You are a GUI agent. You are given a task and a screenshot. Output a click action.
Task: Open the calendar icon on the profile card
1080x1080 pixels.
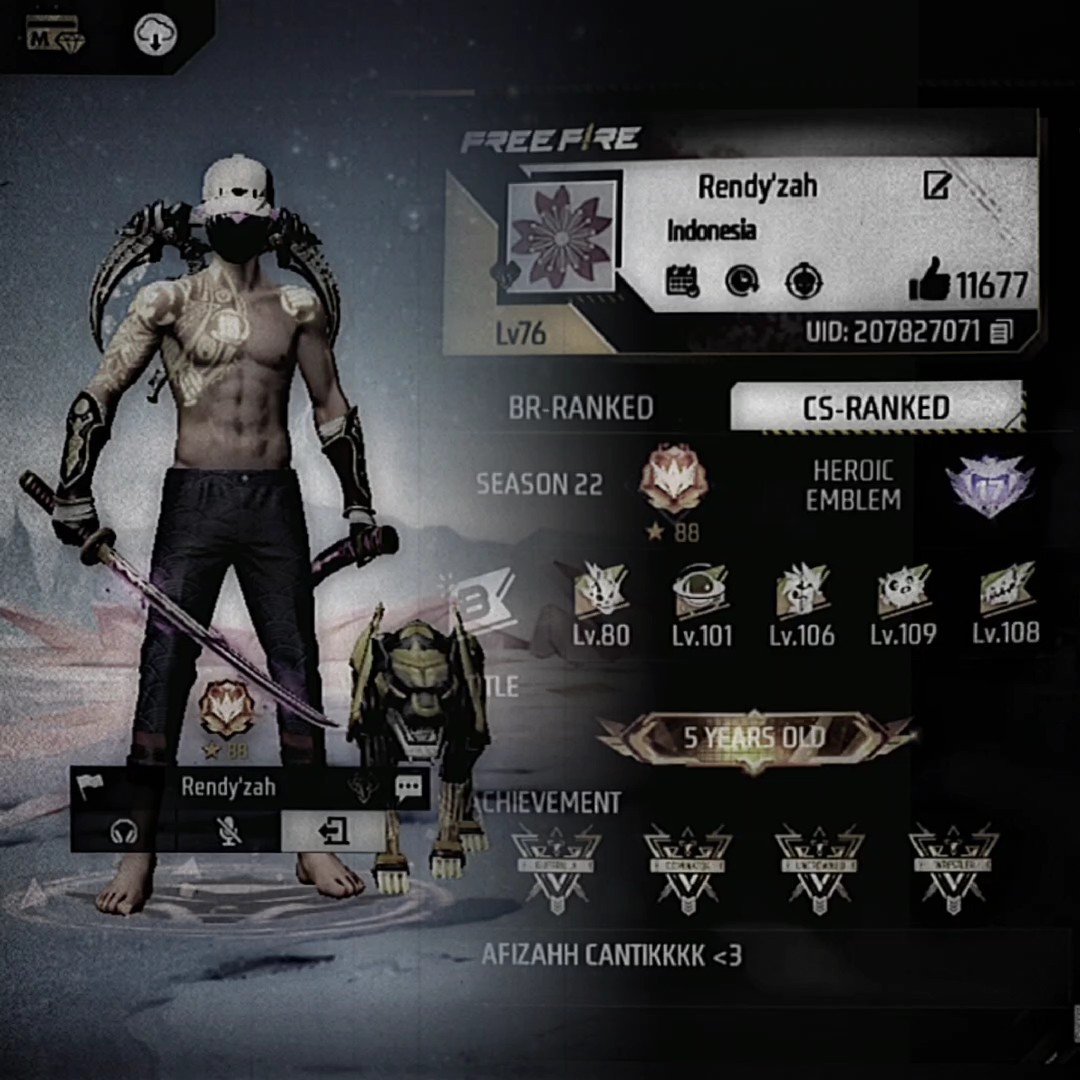click(x=682, y=281)
